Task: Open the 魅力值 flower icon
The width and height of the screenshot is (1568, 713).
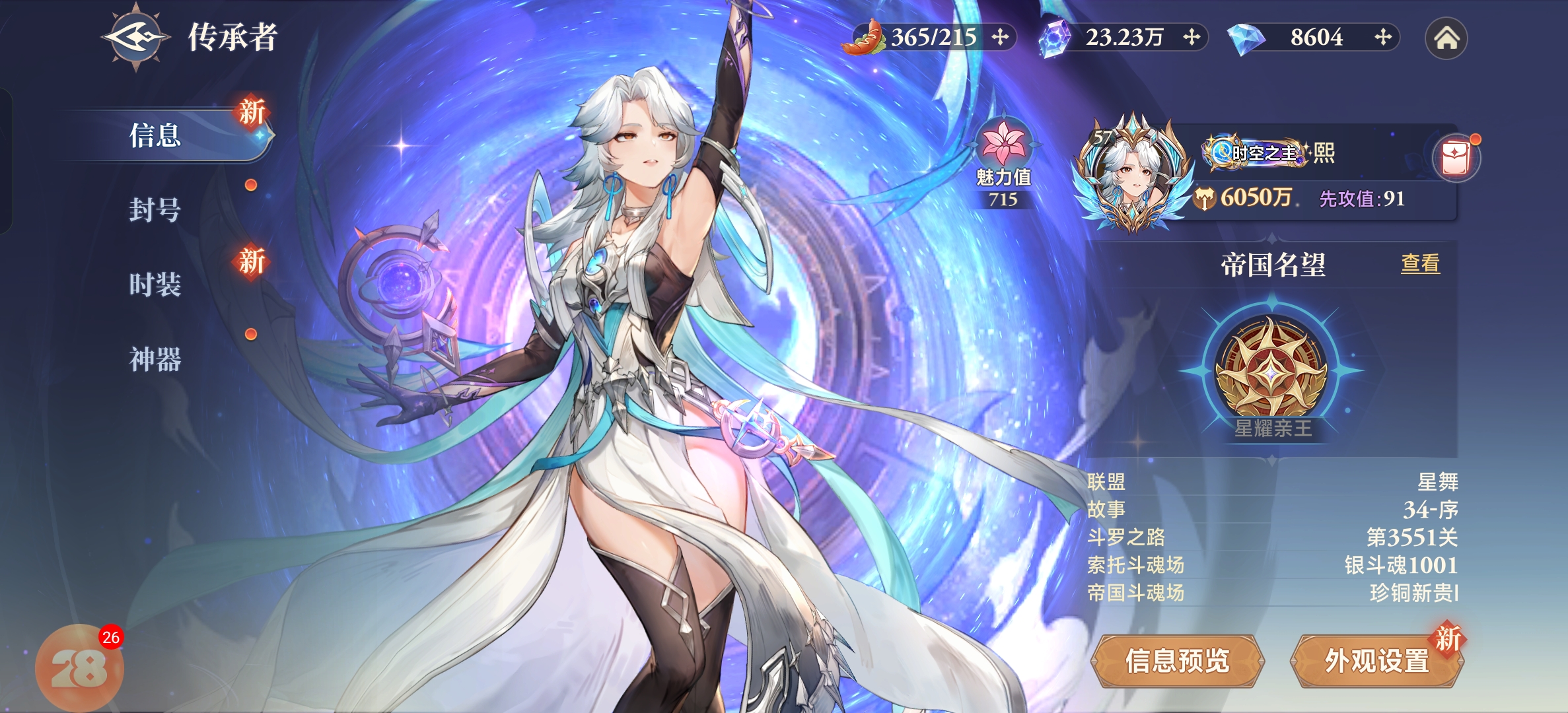Action: coord(1003,144)
